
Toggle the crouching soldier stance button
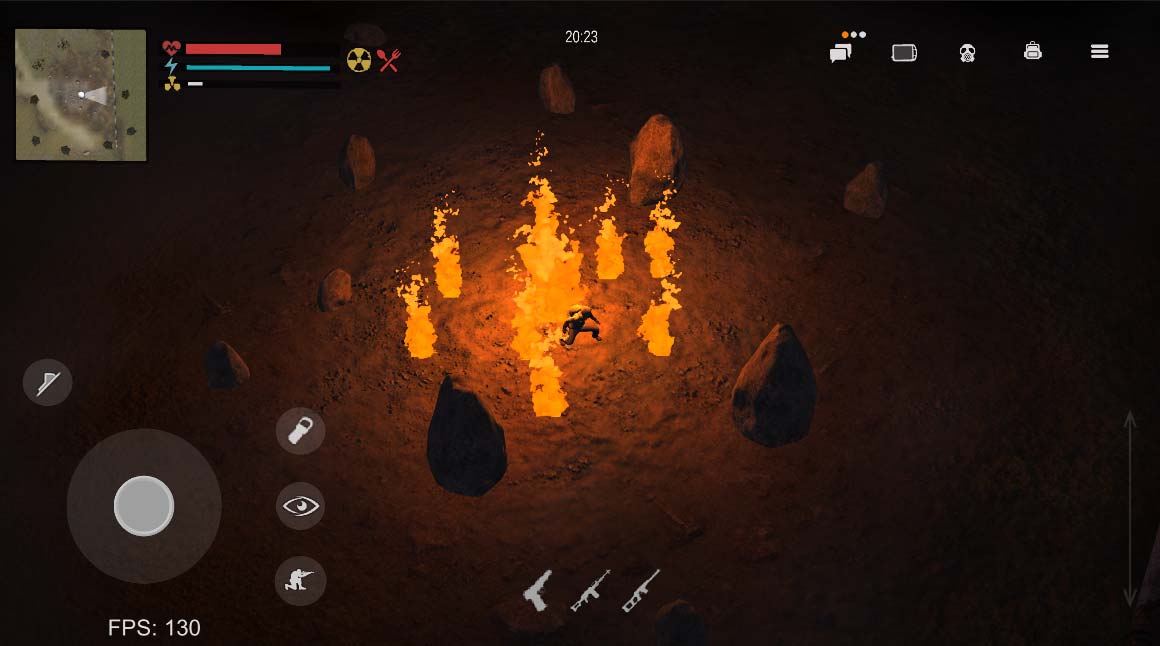[x=300, y=580]
